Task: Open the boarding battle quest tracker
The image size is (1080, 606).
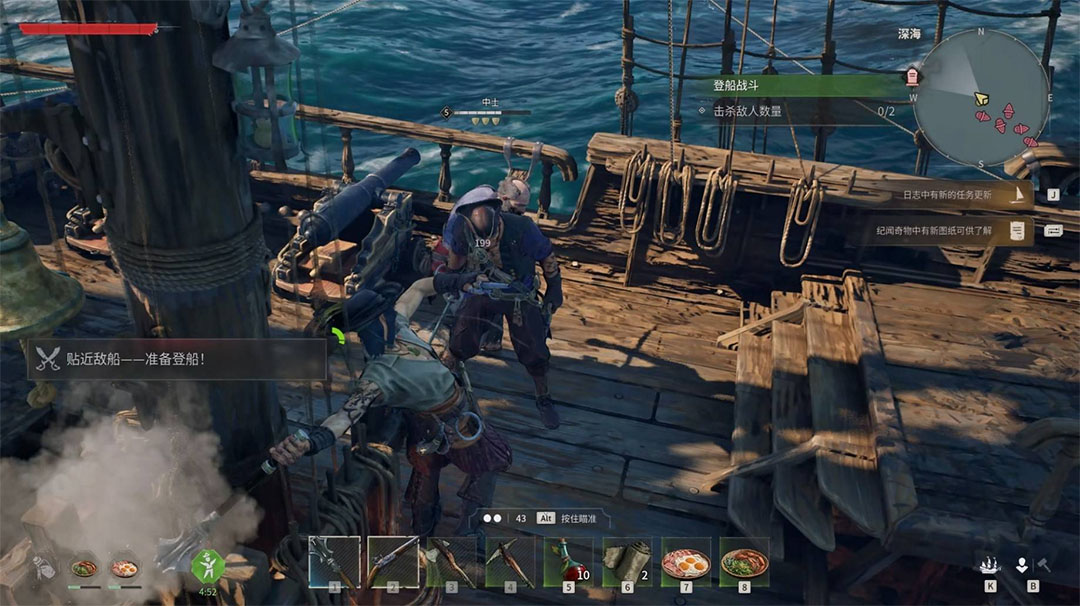Action: (x=800, y=87)
